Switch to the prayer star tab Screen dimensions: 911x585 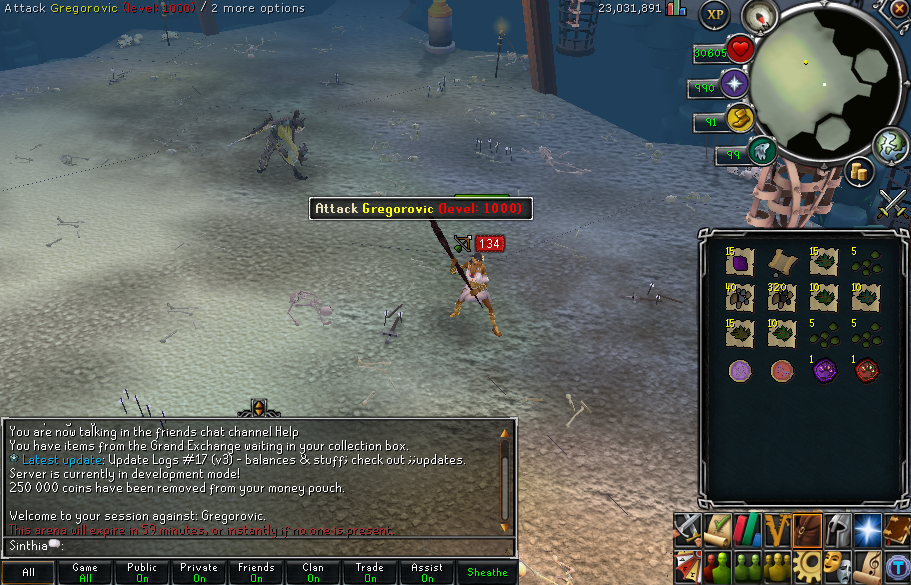pos(867,529)
